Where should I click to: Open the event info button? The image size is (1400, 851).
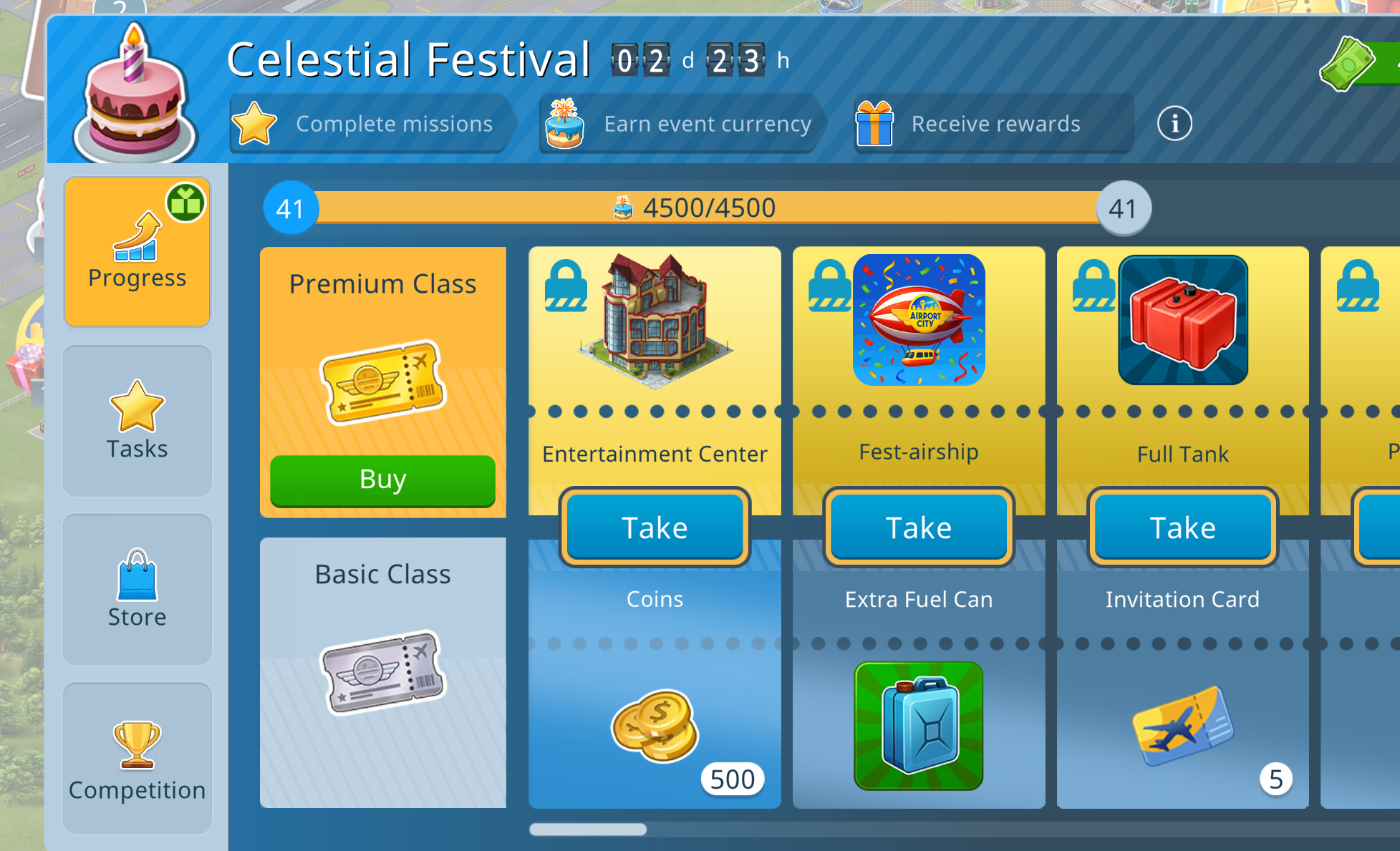coord(1174,124)
